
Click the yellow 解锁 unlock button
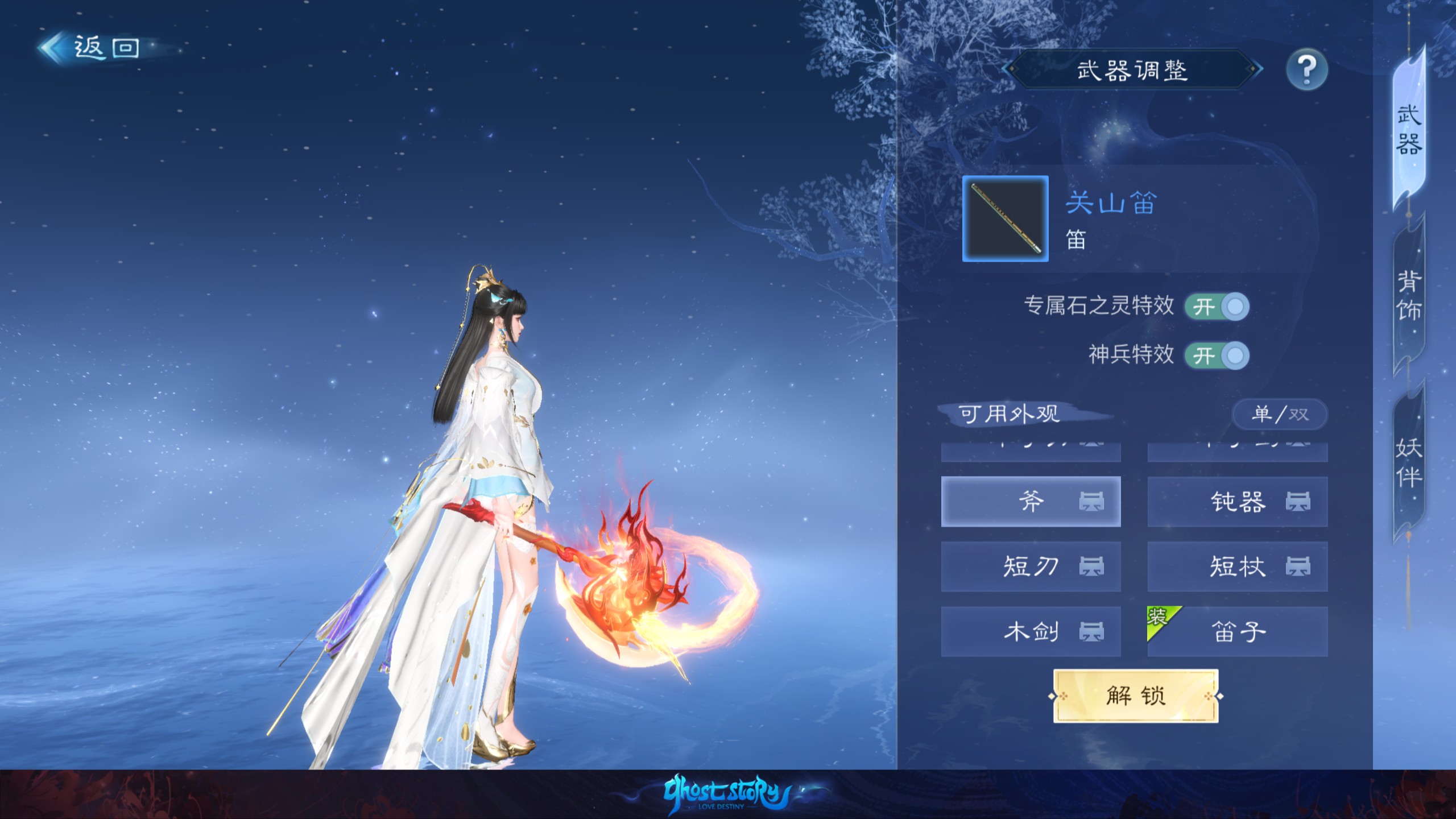tap(1135, 696)
